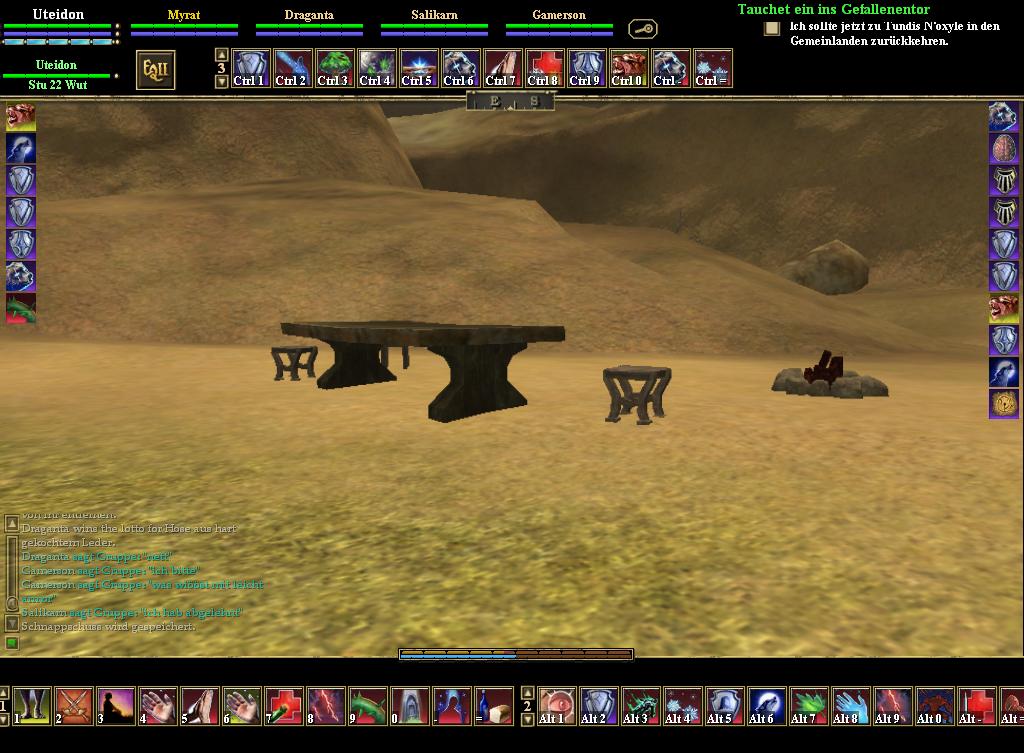Use the red cross ability on Ctrl 8
The image size is (1024, 753).
point(544,69)
